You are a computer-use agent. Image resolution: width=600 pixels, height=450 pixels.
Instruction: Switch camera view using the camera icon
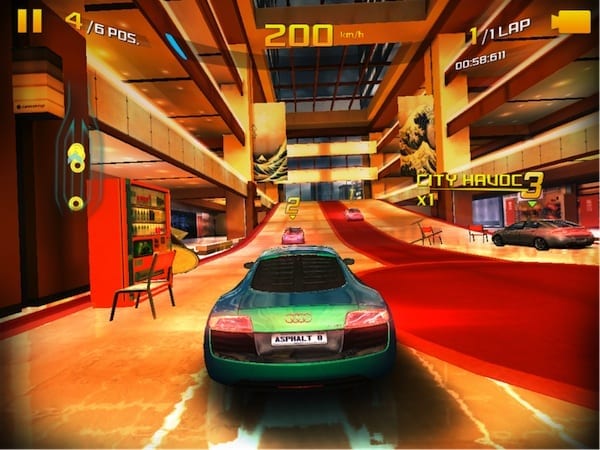[570, 21]
